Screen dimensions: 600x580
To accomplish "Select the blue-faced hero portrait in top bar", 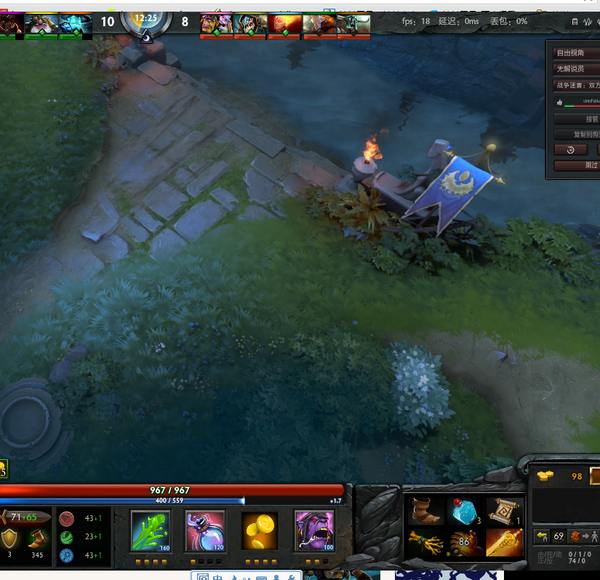I will click(x=75, y=22).
